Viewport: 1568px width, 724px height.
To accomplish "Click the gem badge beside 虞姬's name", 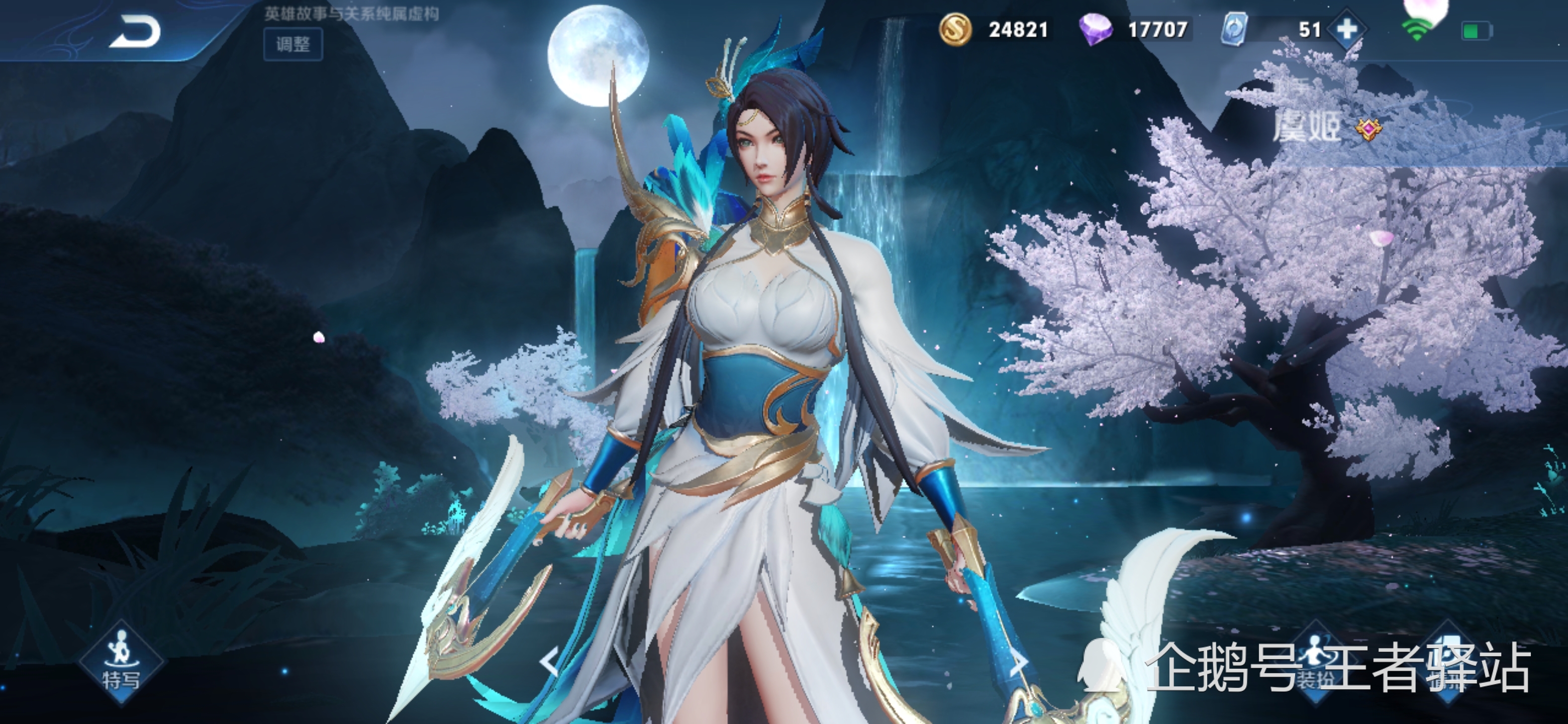I will coord(1368,129).
